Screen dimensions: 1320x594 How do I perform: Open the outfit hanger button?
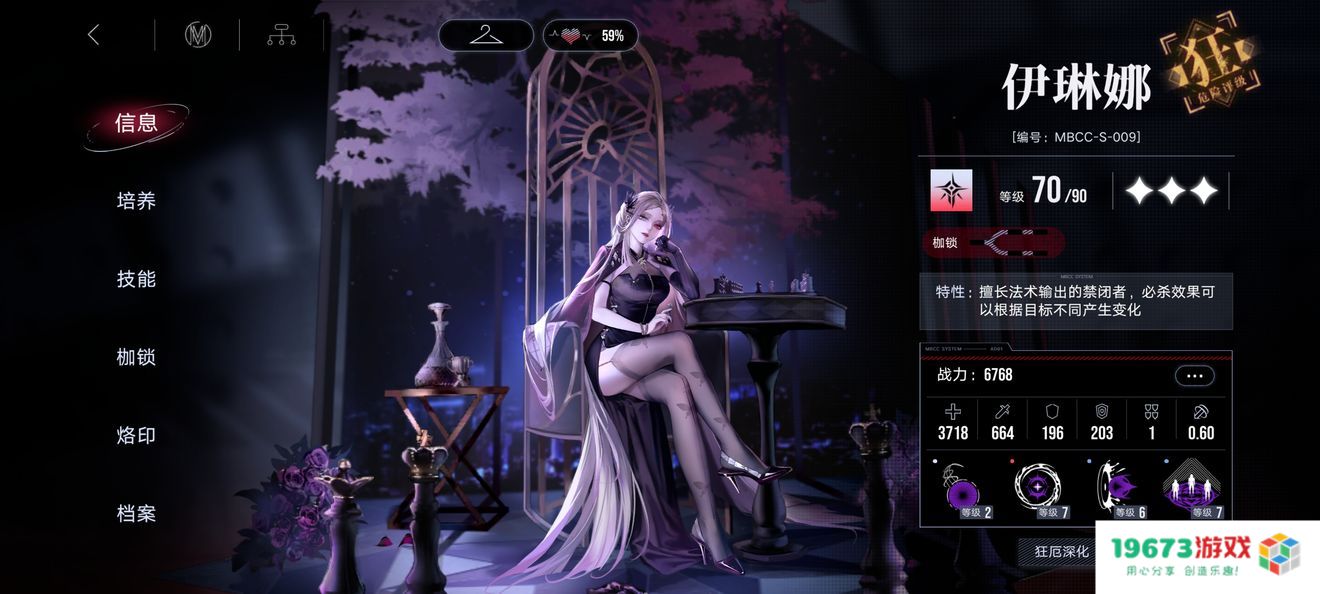tap(486, 35)
